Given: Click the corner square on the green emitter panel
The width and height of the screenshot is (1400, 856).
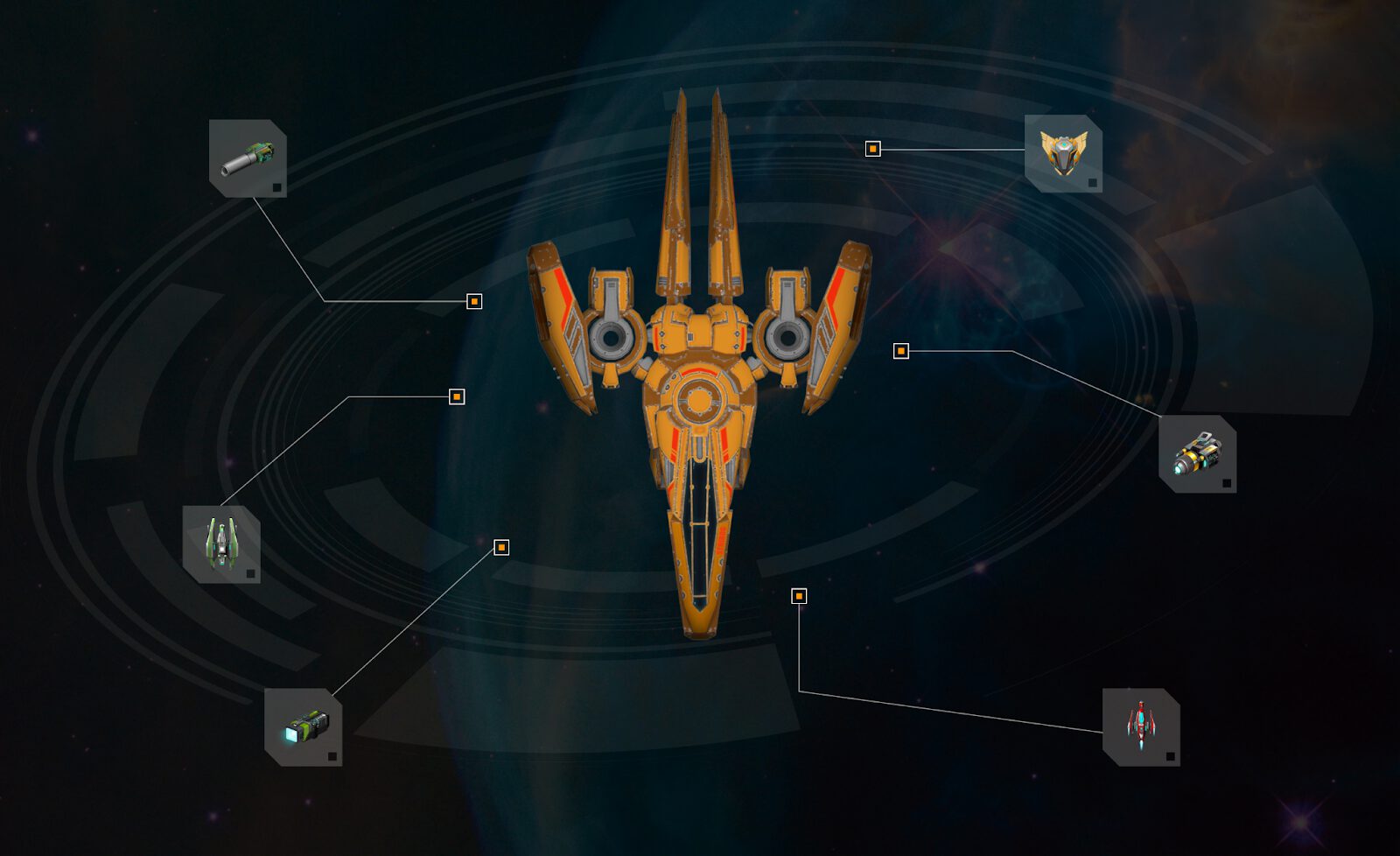Looking at the screenshot, I should click(332, 755).
